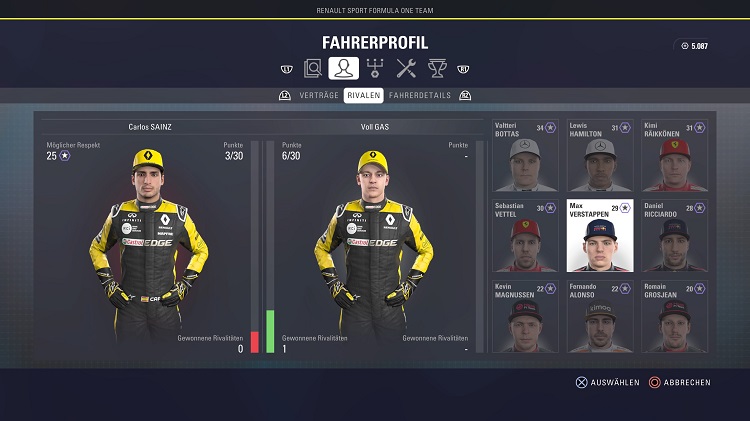This screenshot has width=750, height=421.
Task: Choose Kevin Magnussen as rival
Action: coord(526,316)
